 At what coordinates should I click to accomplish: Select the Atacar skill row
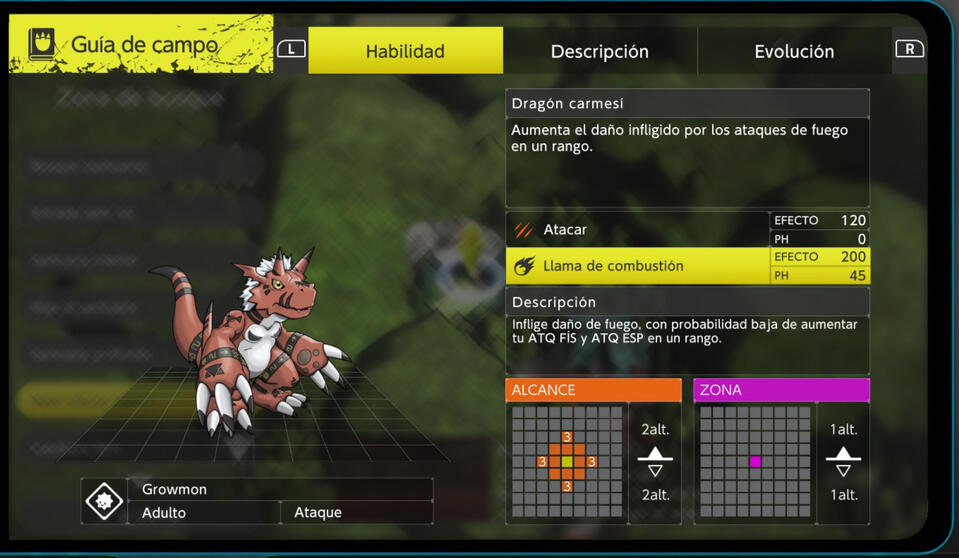pos(638,230)
